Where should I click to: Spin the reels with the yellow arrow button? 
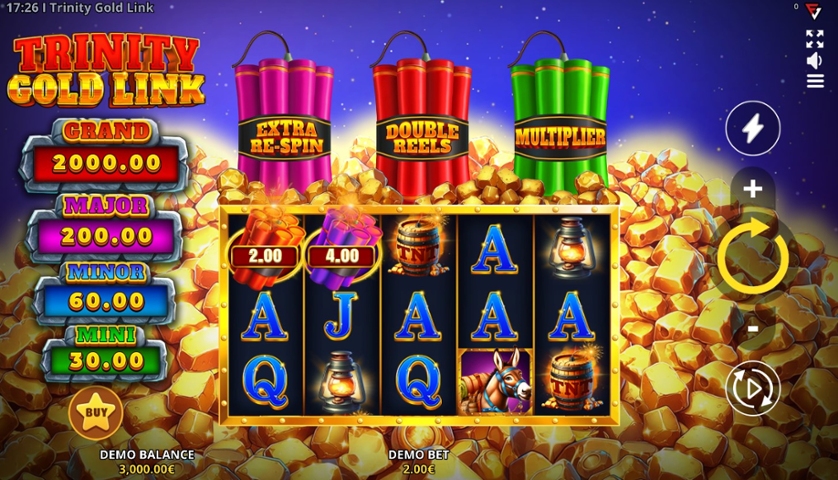tap(753, 258)
